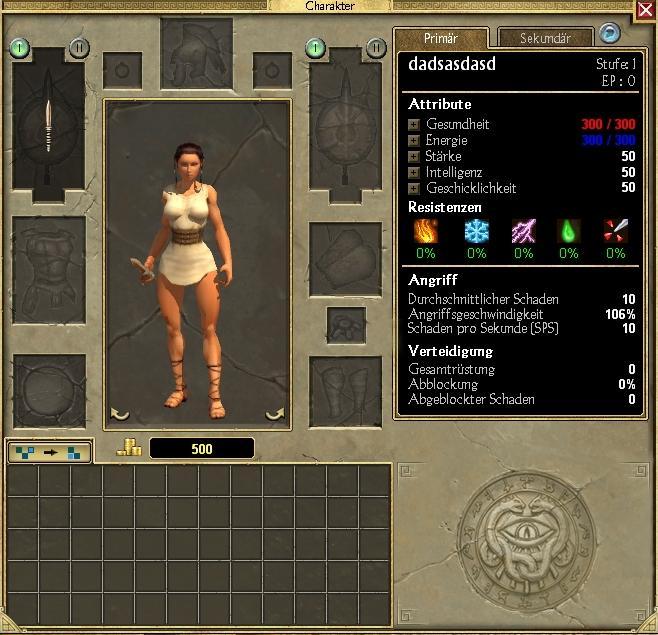
Task: Close the Charakter window
Action: click(x=646, y=10)
